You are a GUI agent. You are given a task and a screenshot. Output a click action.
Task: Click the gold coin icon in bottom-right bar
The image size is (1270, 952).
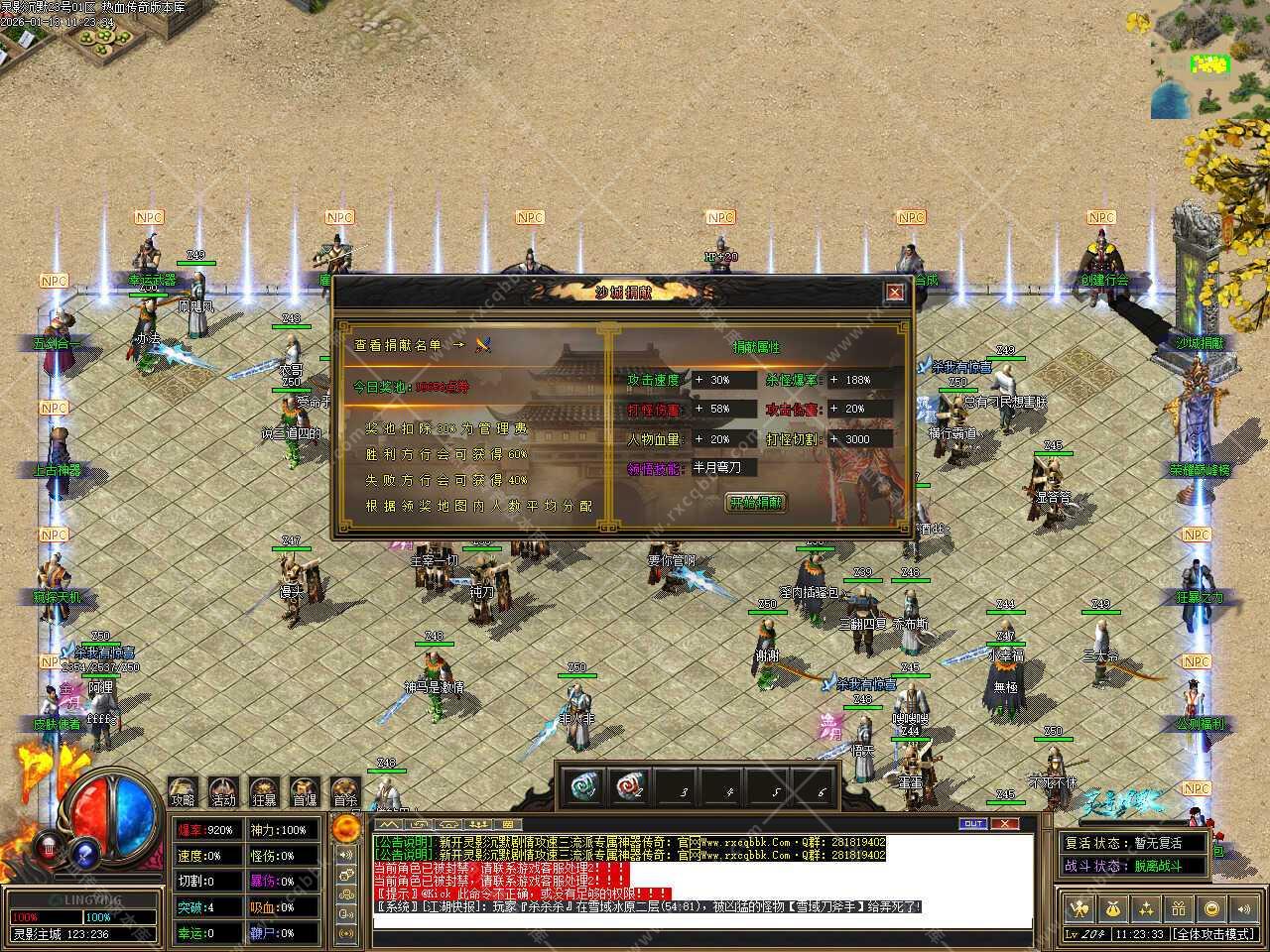click(x=1210, y=908)
